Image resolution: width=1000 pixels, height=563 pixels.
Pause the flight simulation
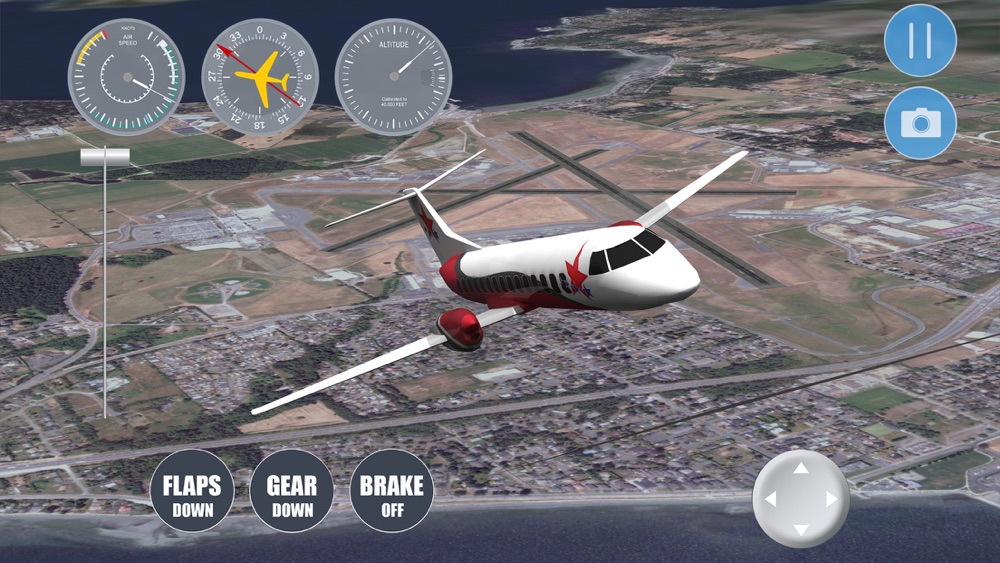click(x=920, y=41)
